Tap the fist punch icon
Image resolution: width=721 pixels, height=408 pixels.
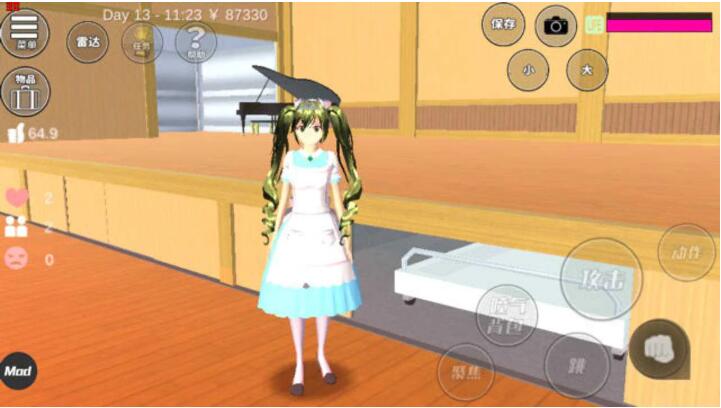tap(660, 348)
